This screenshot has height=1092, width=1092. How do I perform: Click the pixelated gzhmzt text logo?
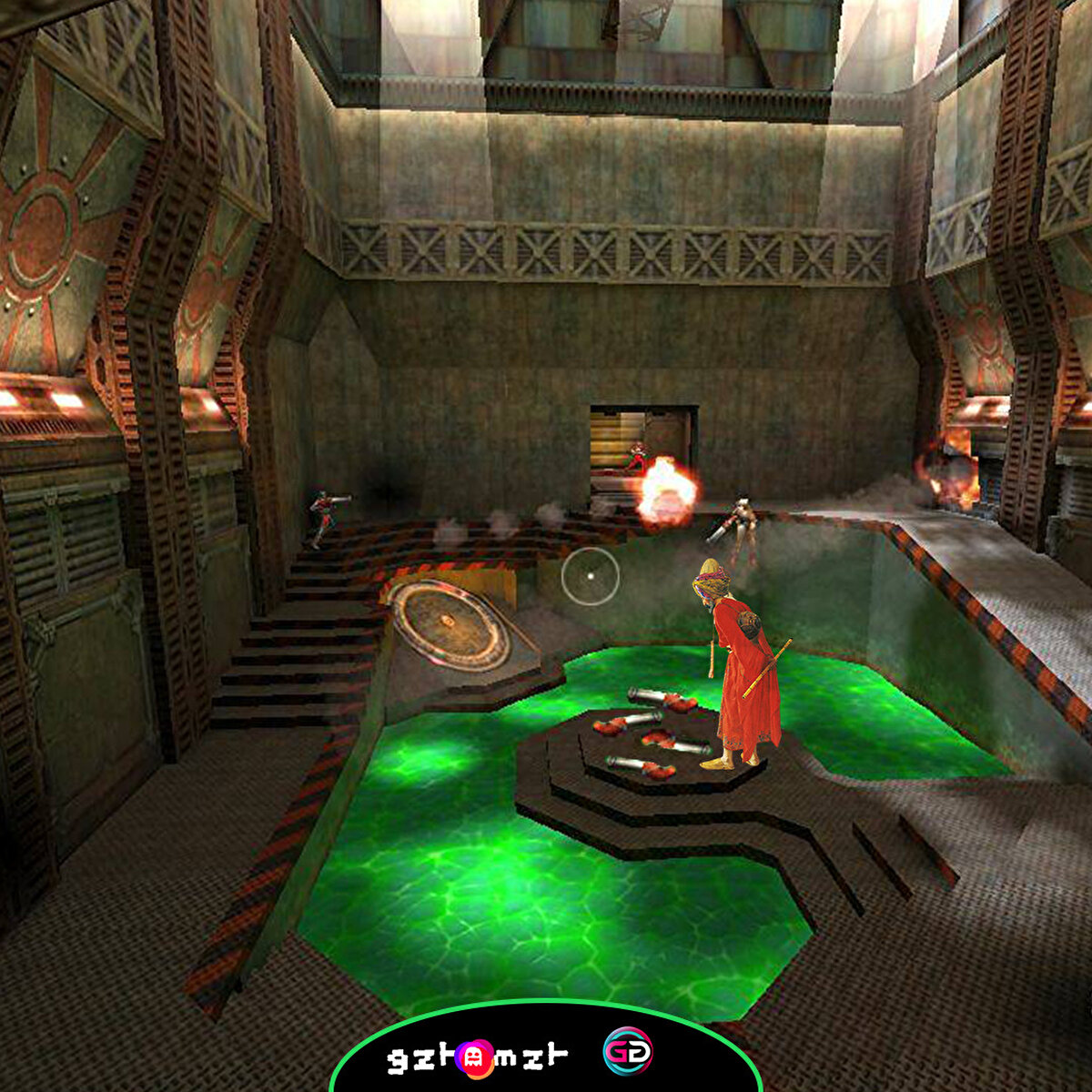tap(477, 1057)
